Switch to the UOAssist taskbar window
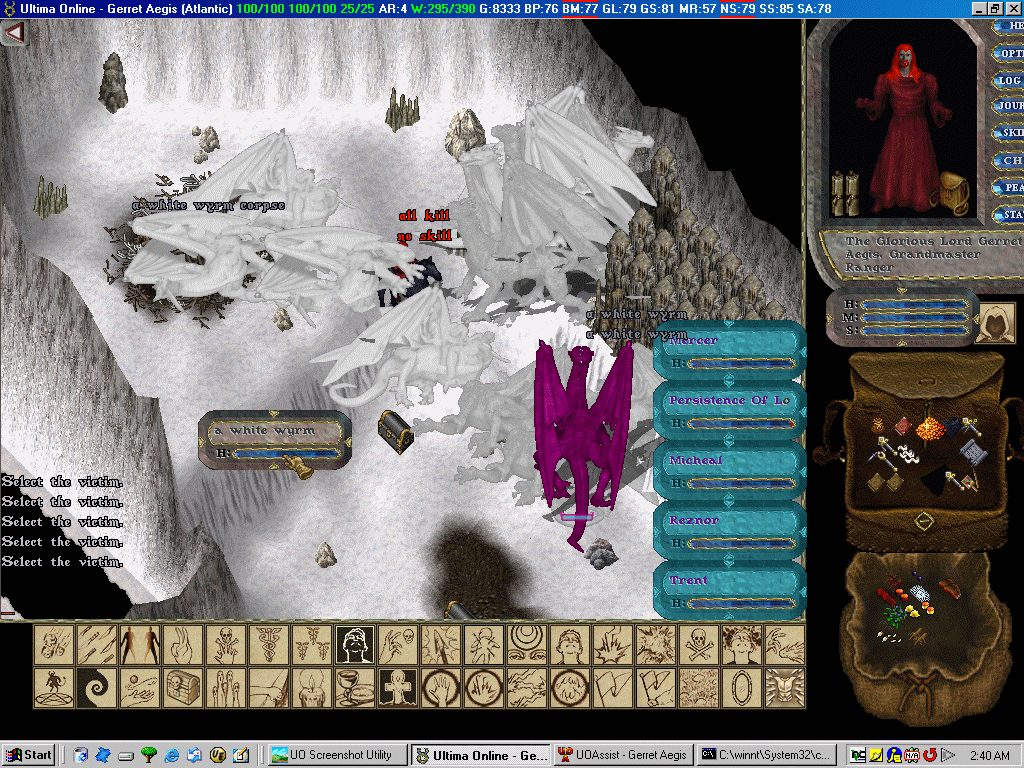 (620, 755)
